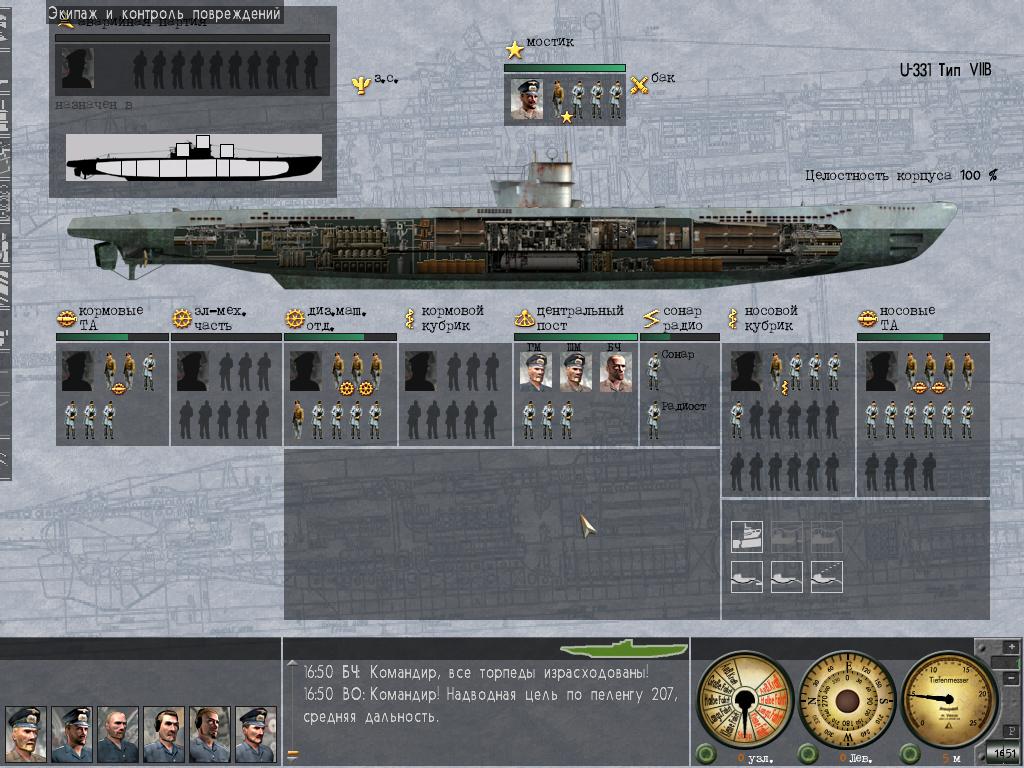
Task: Click the engine telegraph speed dial
Action: click(x=742, y=699)
